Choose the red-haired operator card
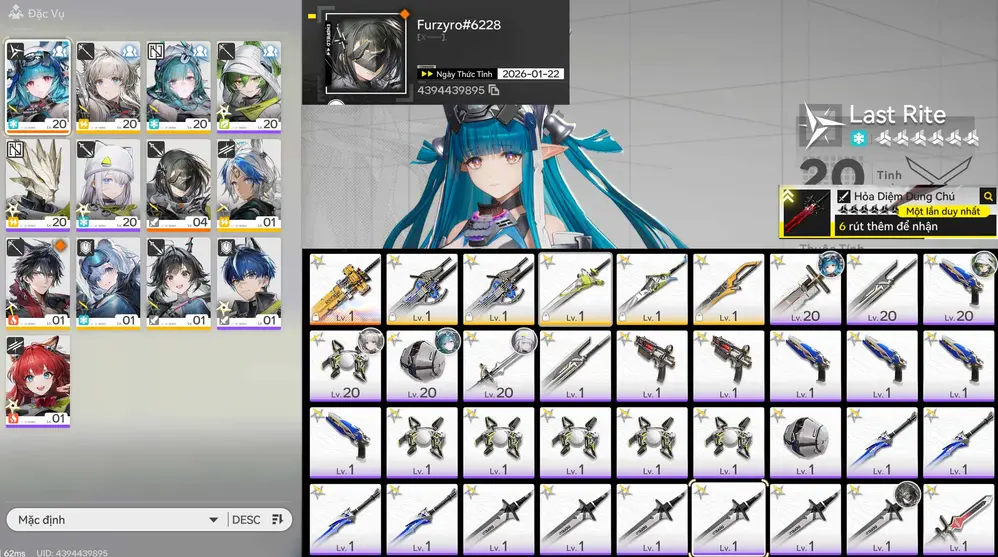998x557 pixels. (38, 380)
